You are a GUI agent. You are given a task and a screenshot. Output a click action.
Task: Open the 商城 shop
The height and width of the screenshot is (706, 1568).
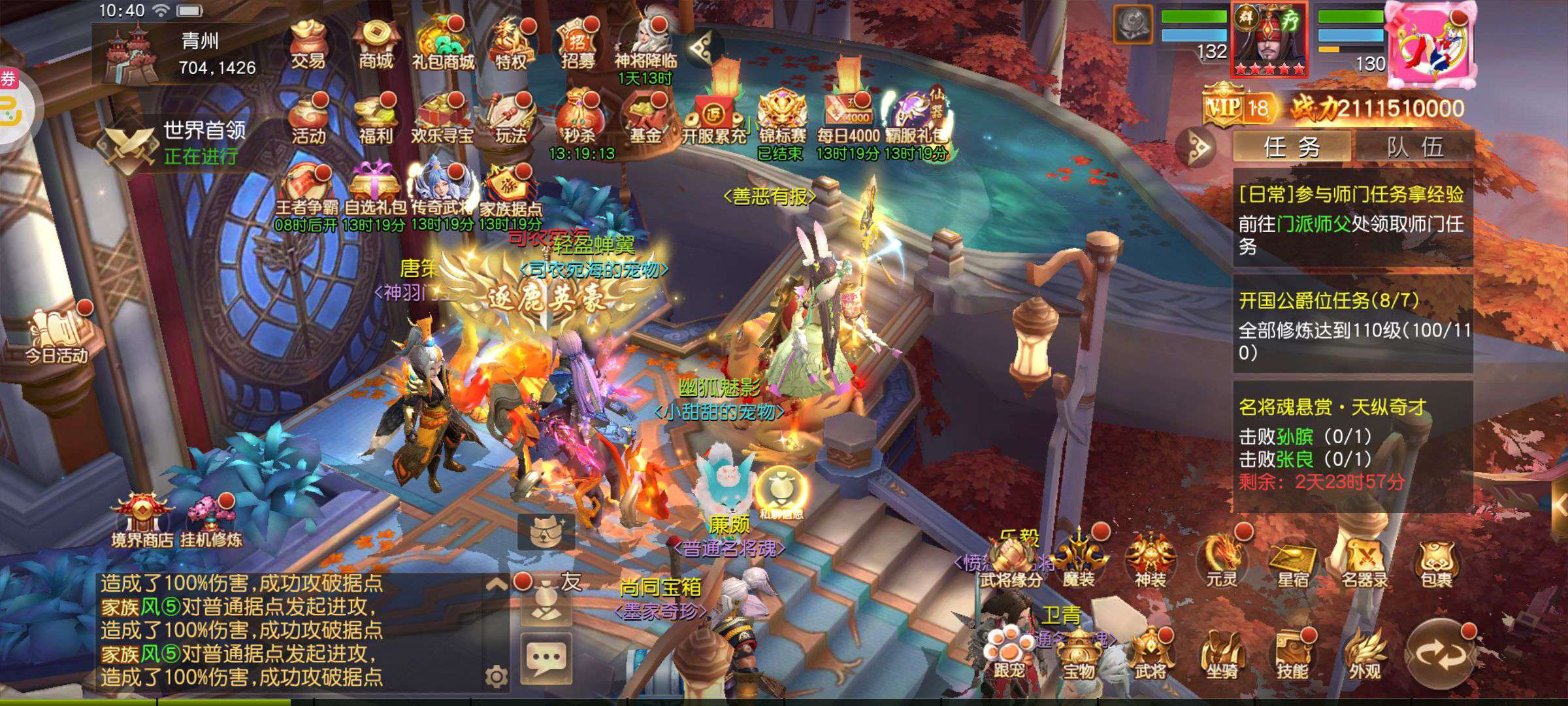pyautogui.click(x=376, y=44)
